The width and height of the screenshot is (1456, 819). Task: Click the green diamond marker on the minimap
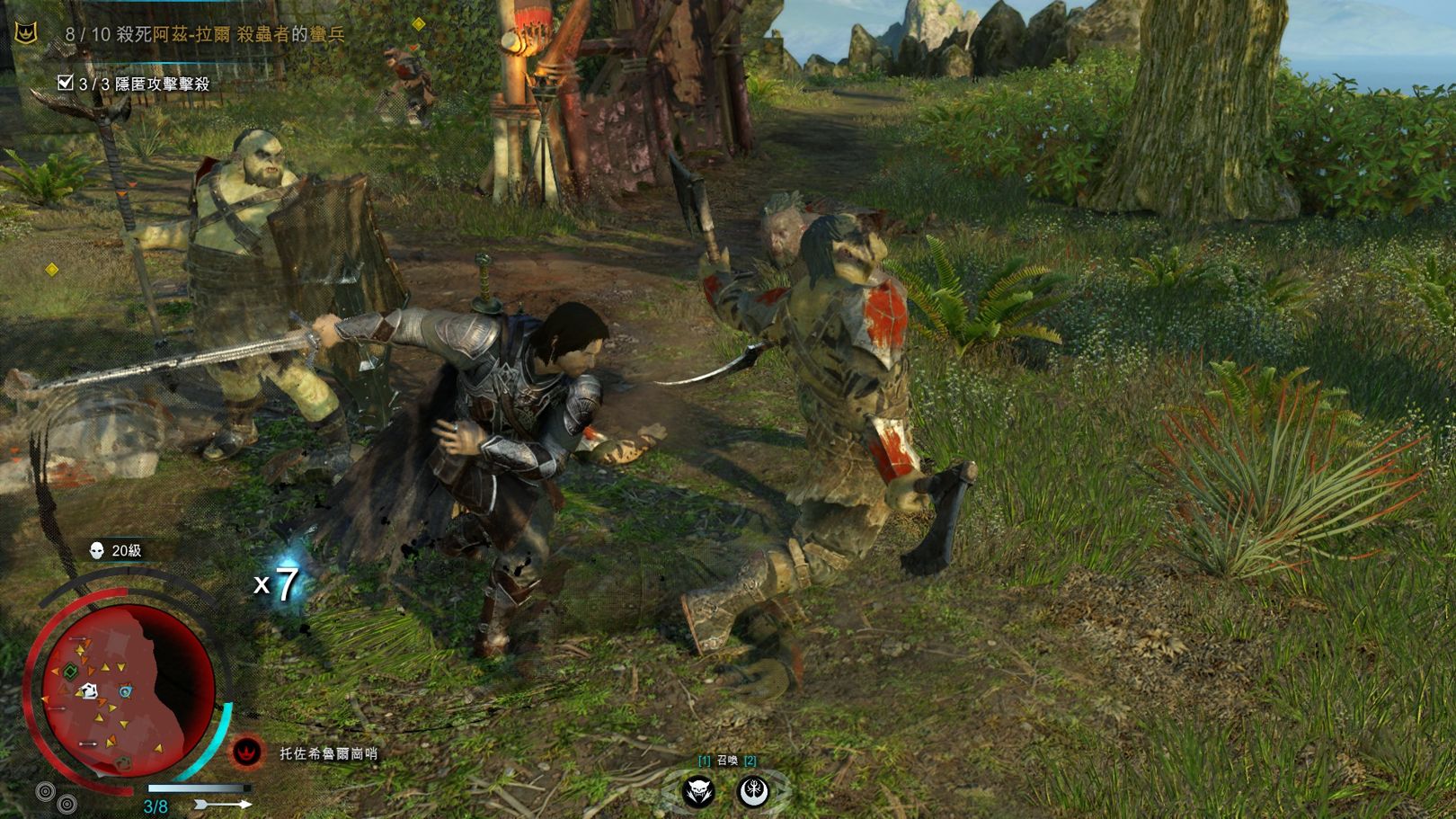point(68,671)
